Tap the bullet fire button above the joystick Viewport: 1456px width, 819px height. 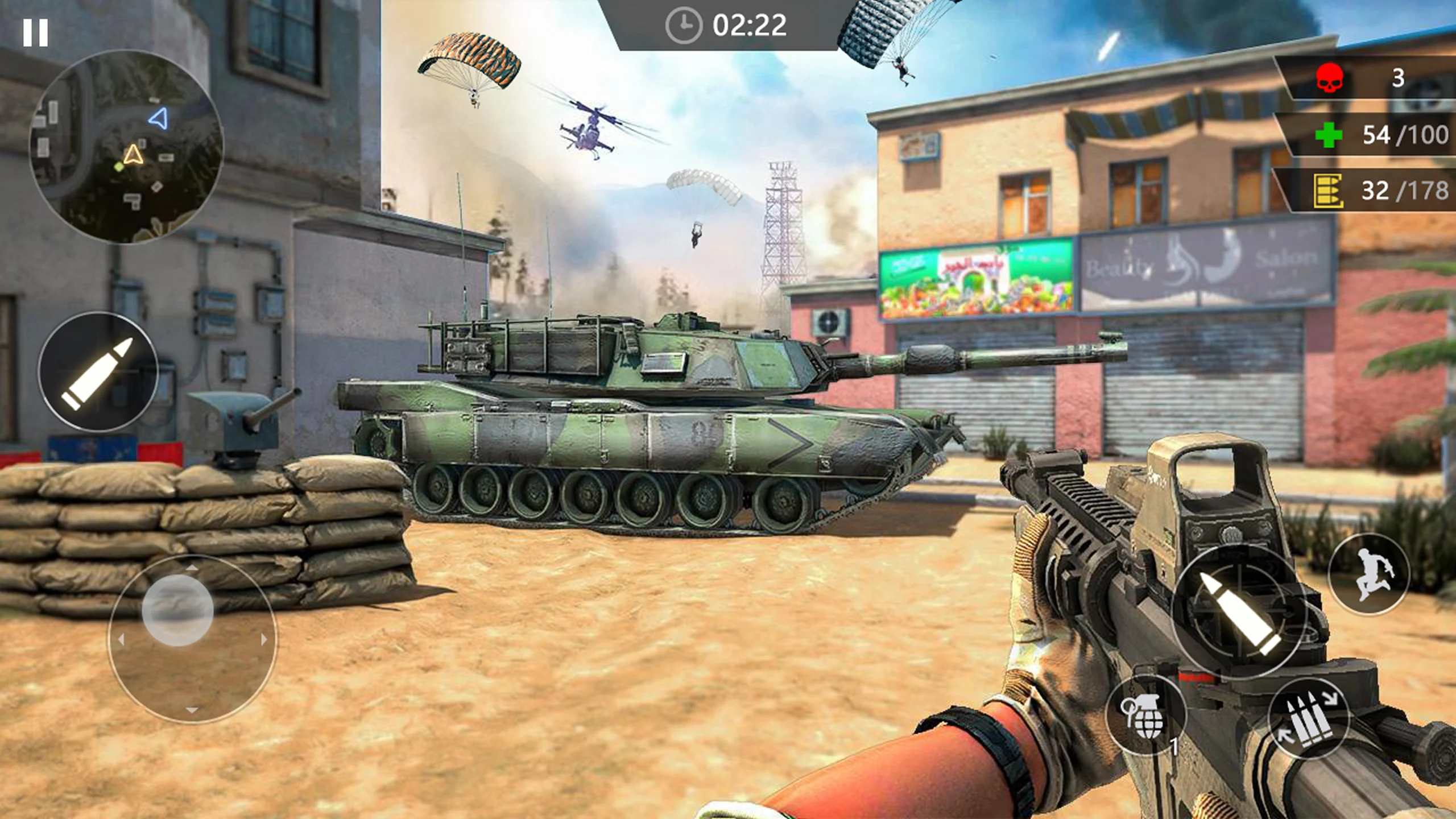coord(98,371)
